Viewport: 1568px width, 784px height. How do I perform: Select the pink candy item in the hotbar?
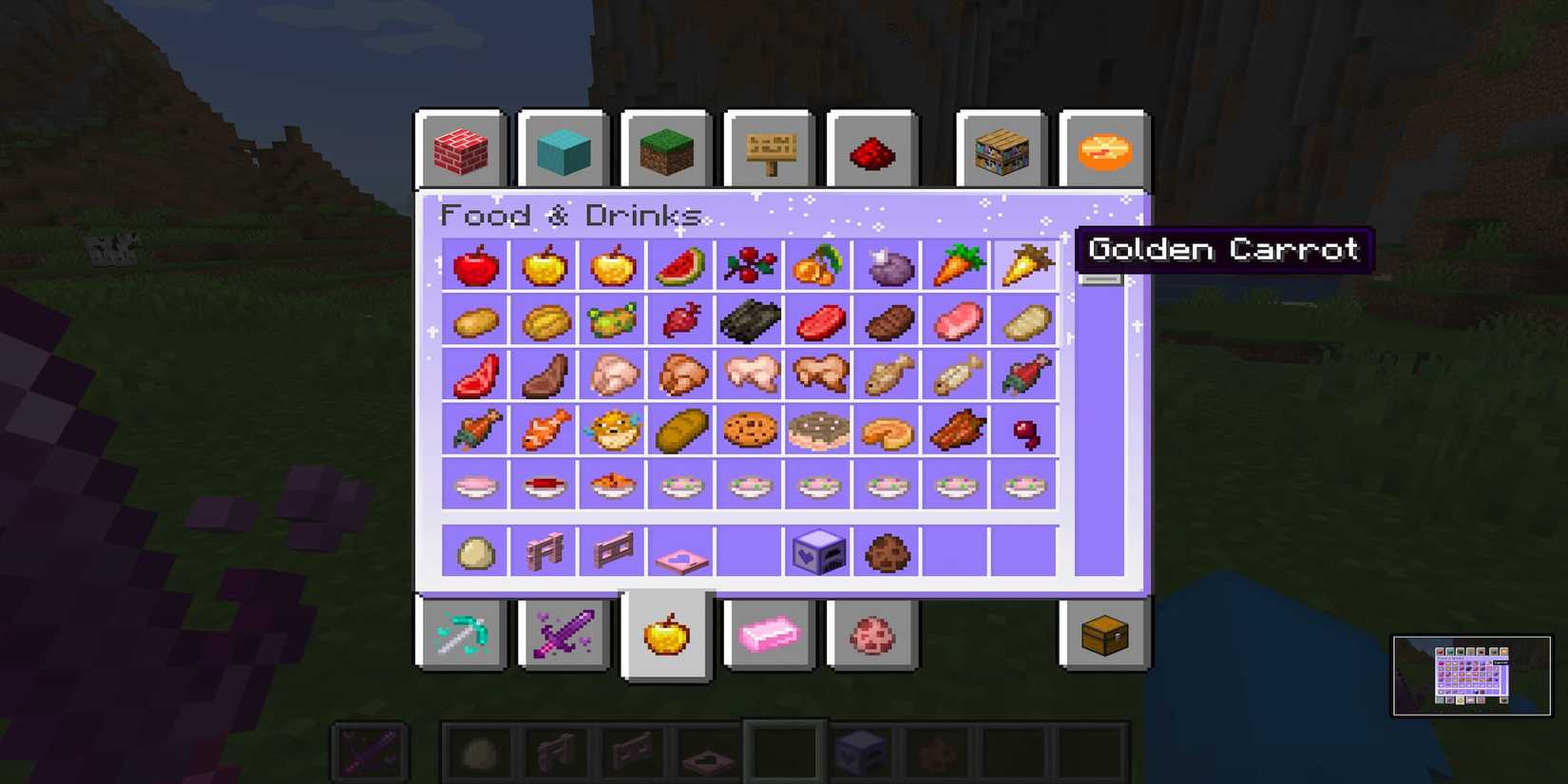[769, 635]
